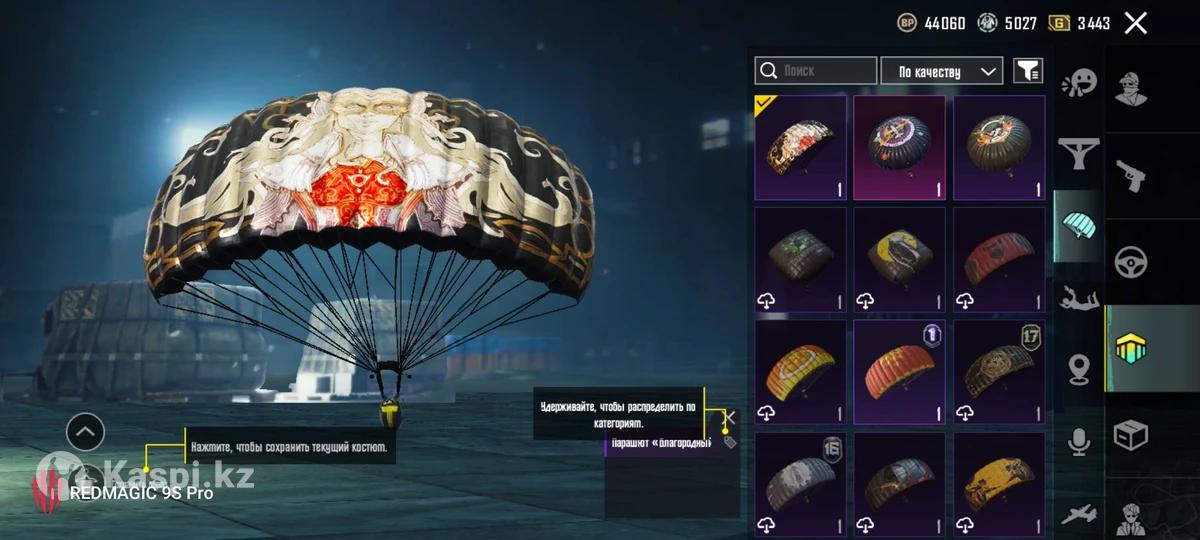Open the steering wheel vehicles tab
The width and height of the screenshot is (1200, 540).
tap(1131, 262)
